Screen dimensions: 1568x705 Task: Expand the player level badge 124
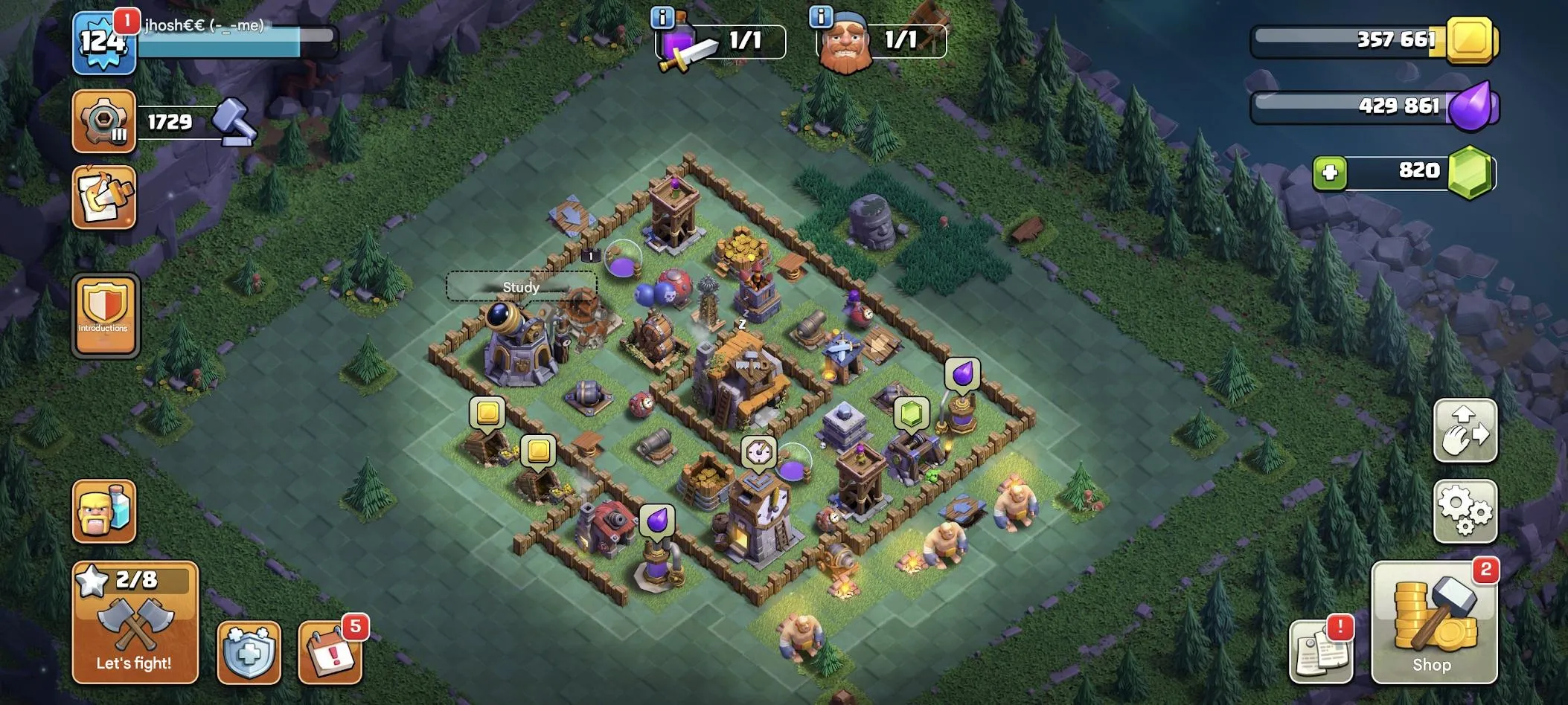click(x=104, y=45)
